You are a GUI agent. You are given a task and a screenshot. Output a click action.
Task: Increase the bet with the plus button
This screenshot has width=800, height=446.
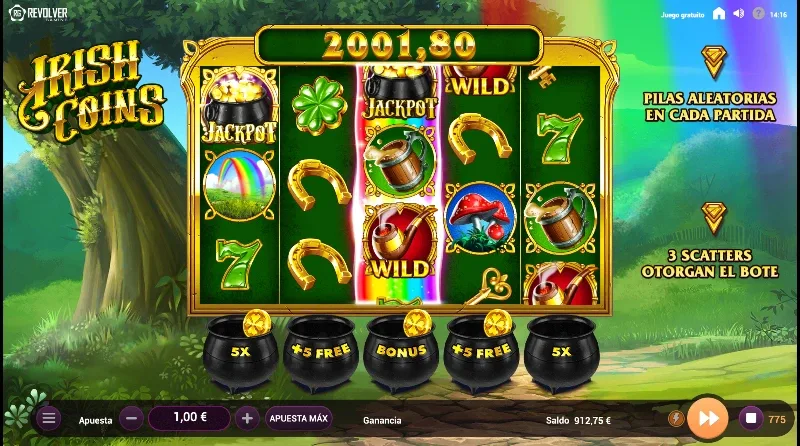point(248,419)
